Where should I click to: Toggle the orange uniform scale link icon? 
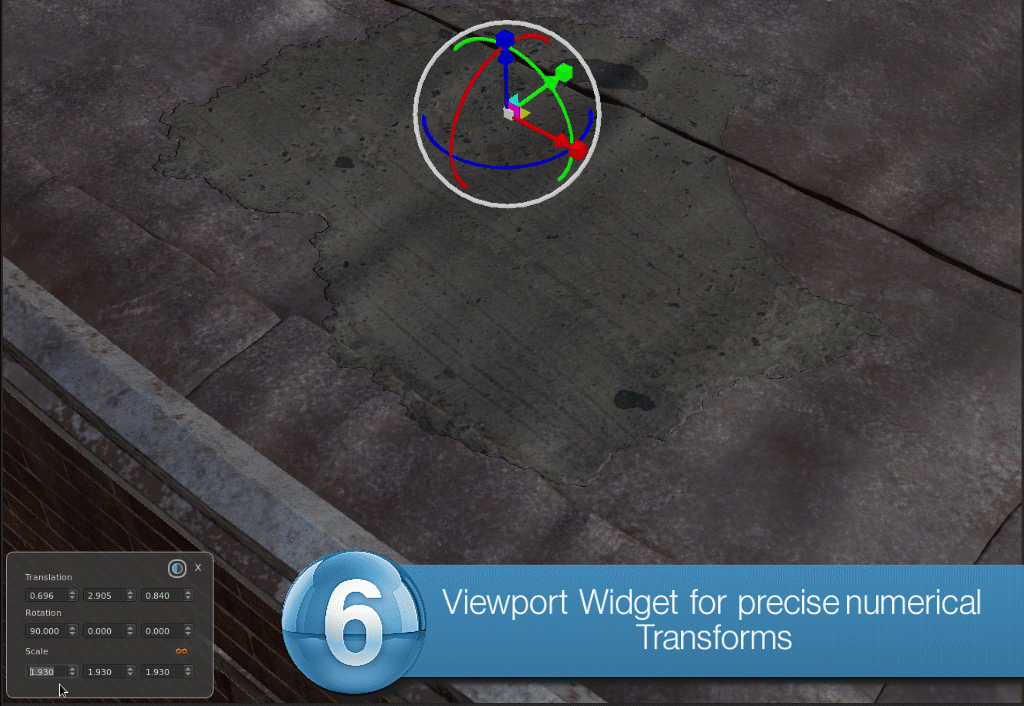(182, 651)
